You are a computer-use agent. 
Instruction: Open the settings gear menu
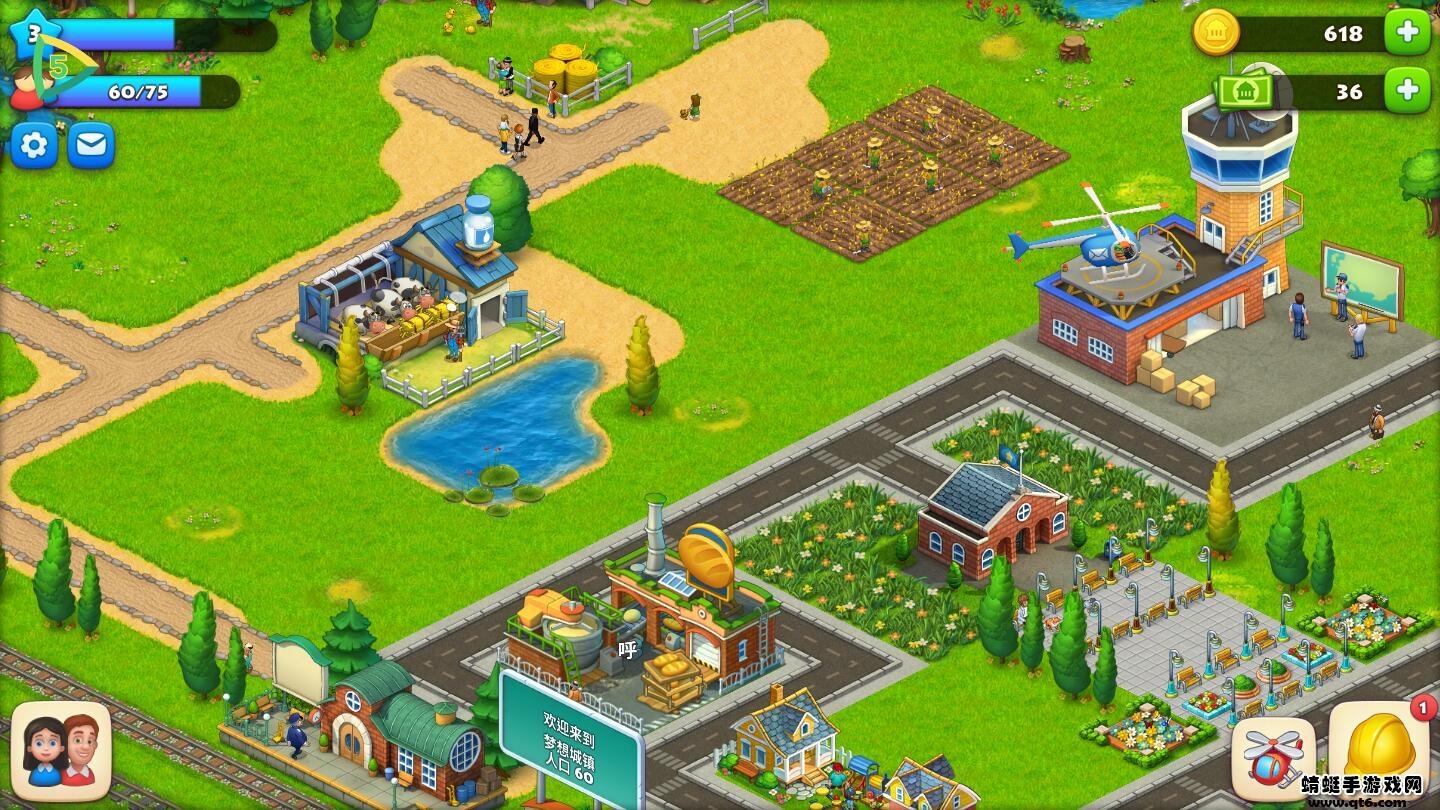(x=33, y=145)
